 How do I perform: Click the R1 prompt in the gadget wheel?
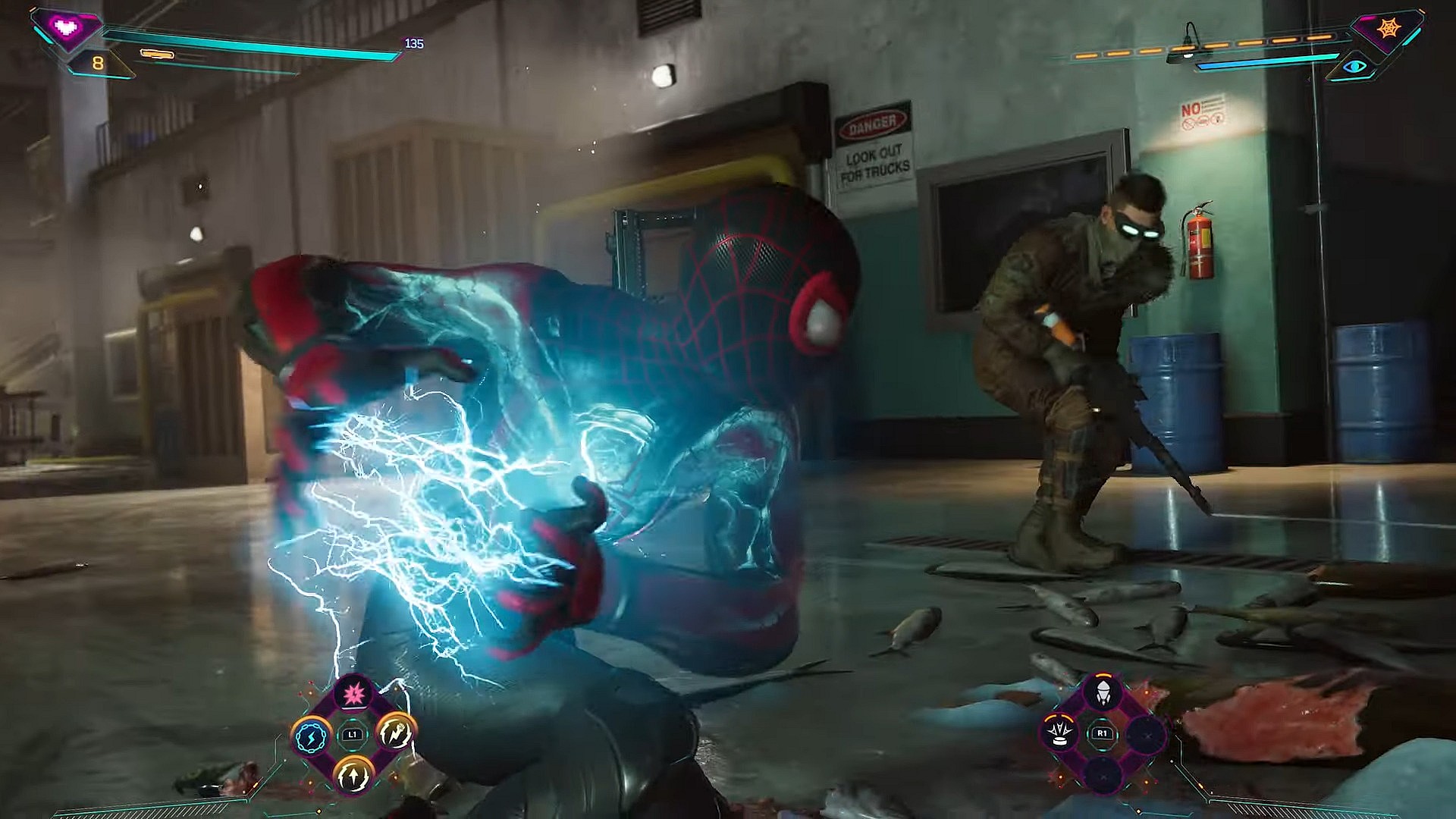point(1103,733)
